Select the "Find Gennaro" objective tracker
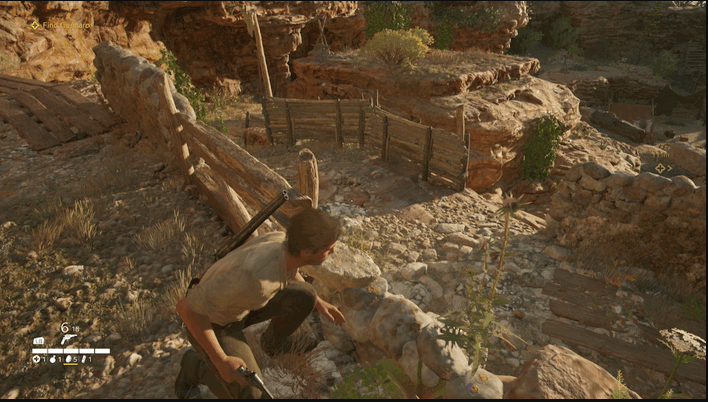Image resolution: width=708 pixels, height=402 pixels. click(61, 24)
